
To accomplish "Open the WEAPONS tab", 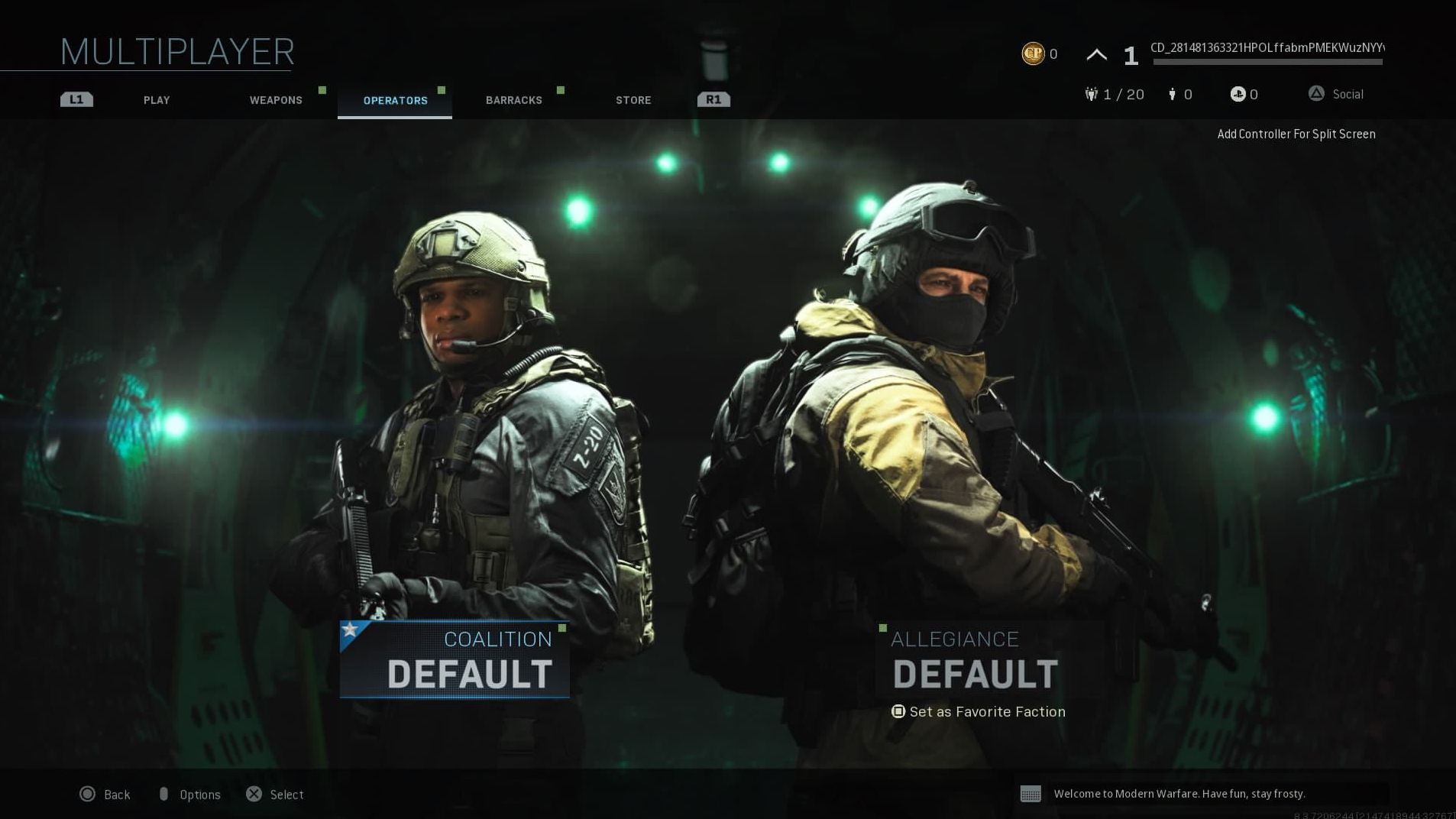I will click(x=275, y=100).
